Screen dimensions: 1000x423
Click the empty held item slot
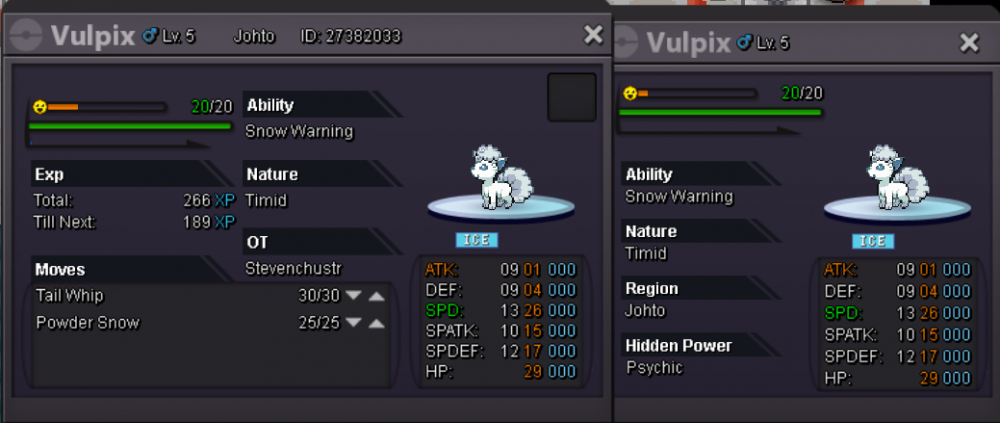572,97
